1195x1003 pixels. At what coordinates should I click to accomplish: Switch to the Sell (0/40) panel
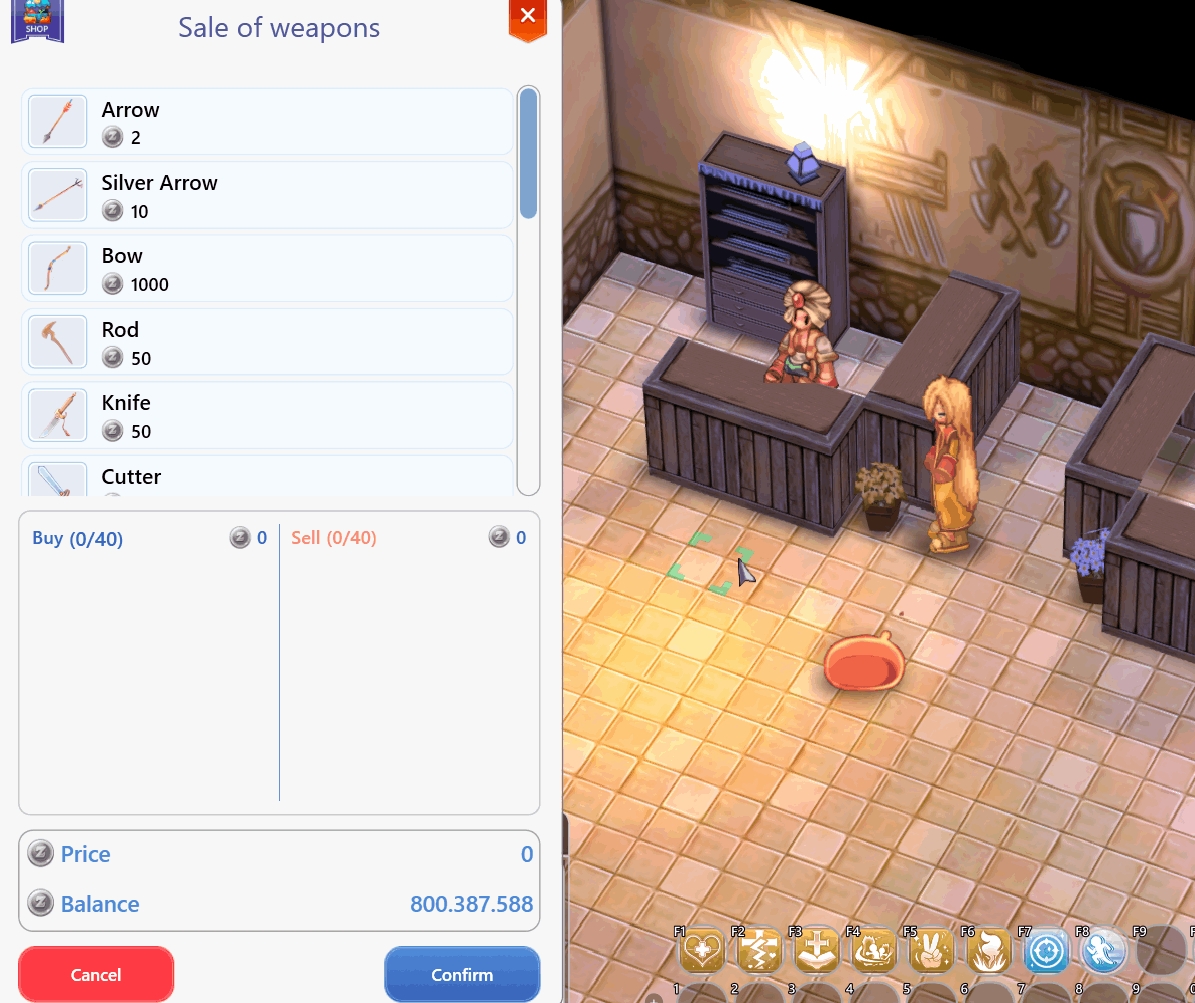(x=334, y=538)
